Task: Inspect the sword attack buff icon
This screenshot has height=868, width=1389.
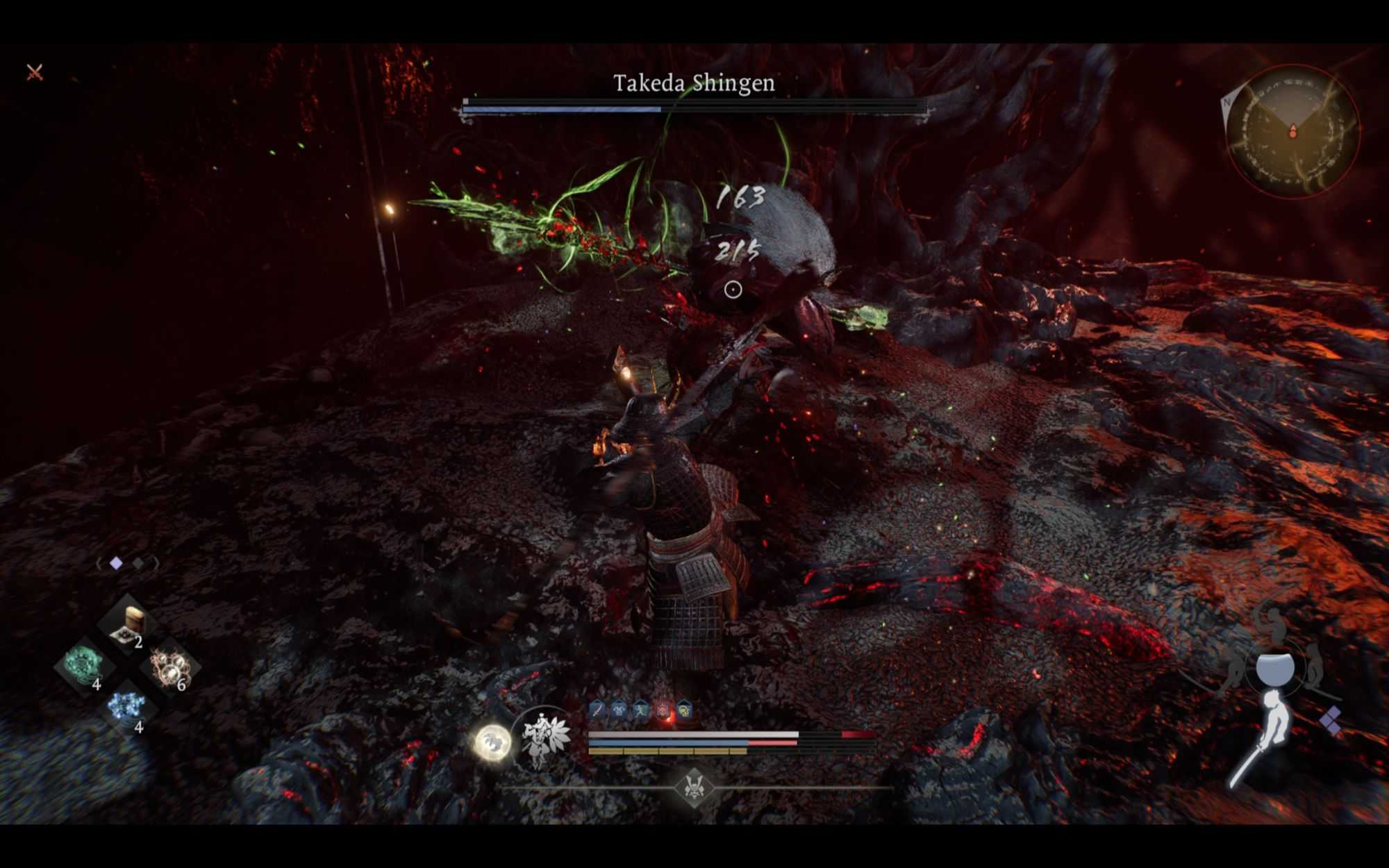Action: coord(597,710)
